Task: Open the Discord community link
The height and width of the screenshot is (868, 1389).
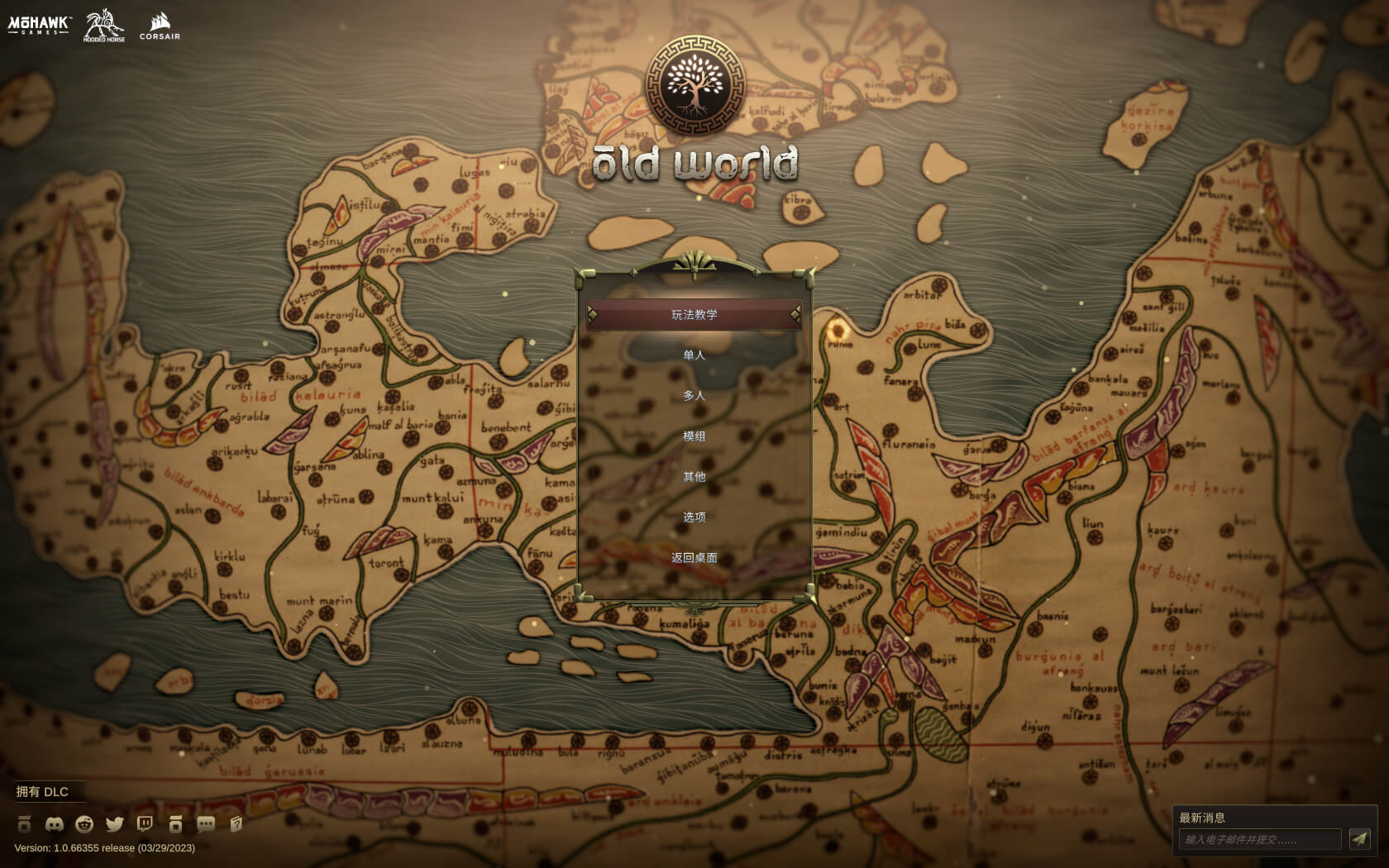Action: [54, 824]
